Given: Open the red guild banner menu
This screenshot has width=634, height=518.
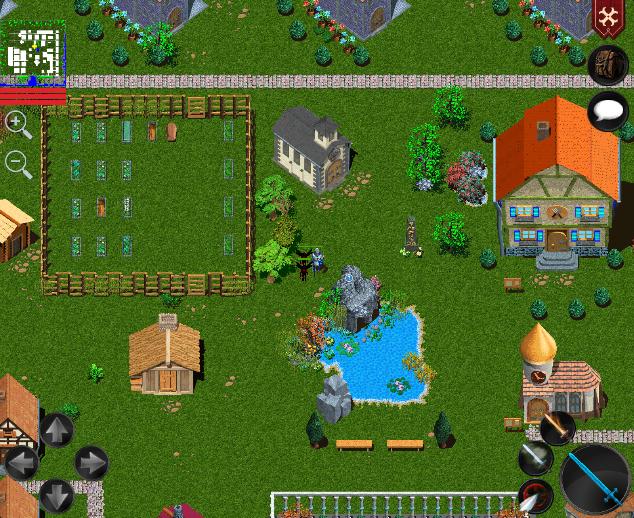Looking at the screenshot, I should [607, 18].
